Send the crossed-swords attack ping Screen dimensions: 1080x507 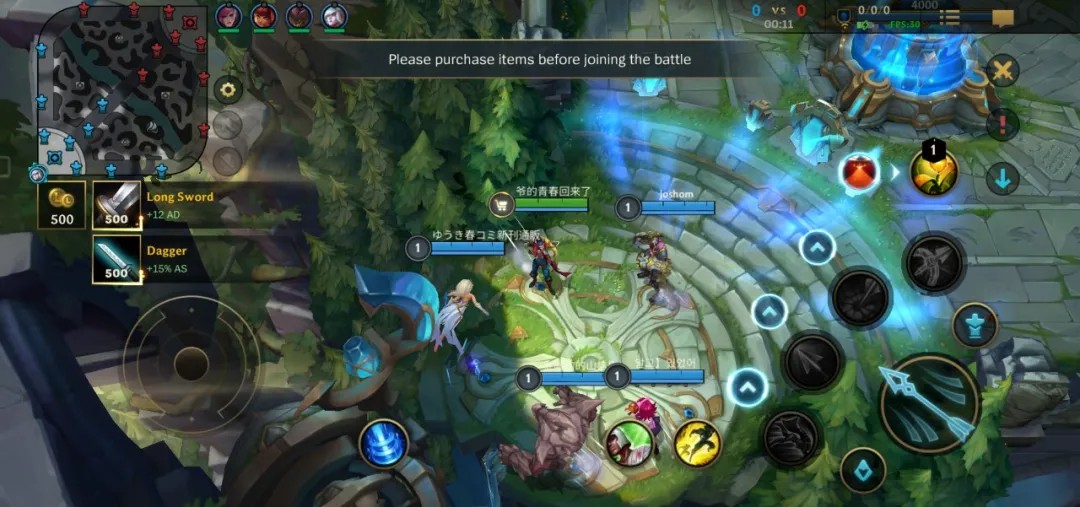[x=1001, y=71]
